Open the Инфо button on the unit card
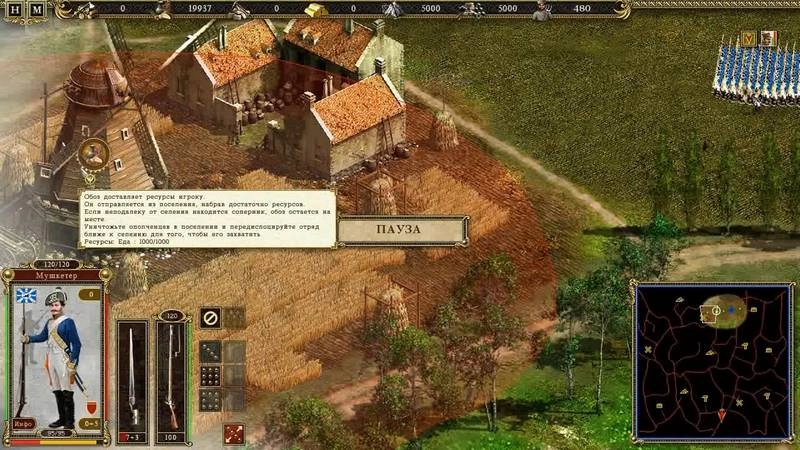Screen dimensions: 800x450 pos(22,423)
